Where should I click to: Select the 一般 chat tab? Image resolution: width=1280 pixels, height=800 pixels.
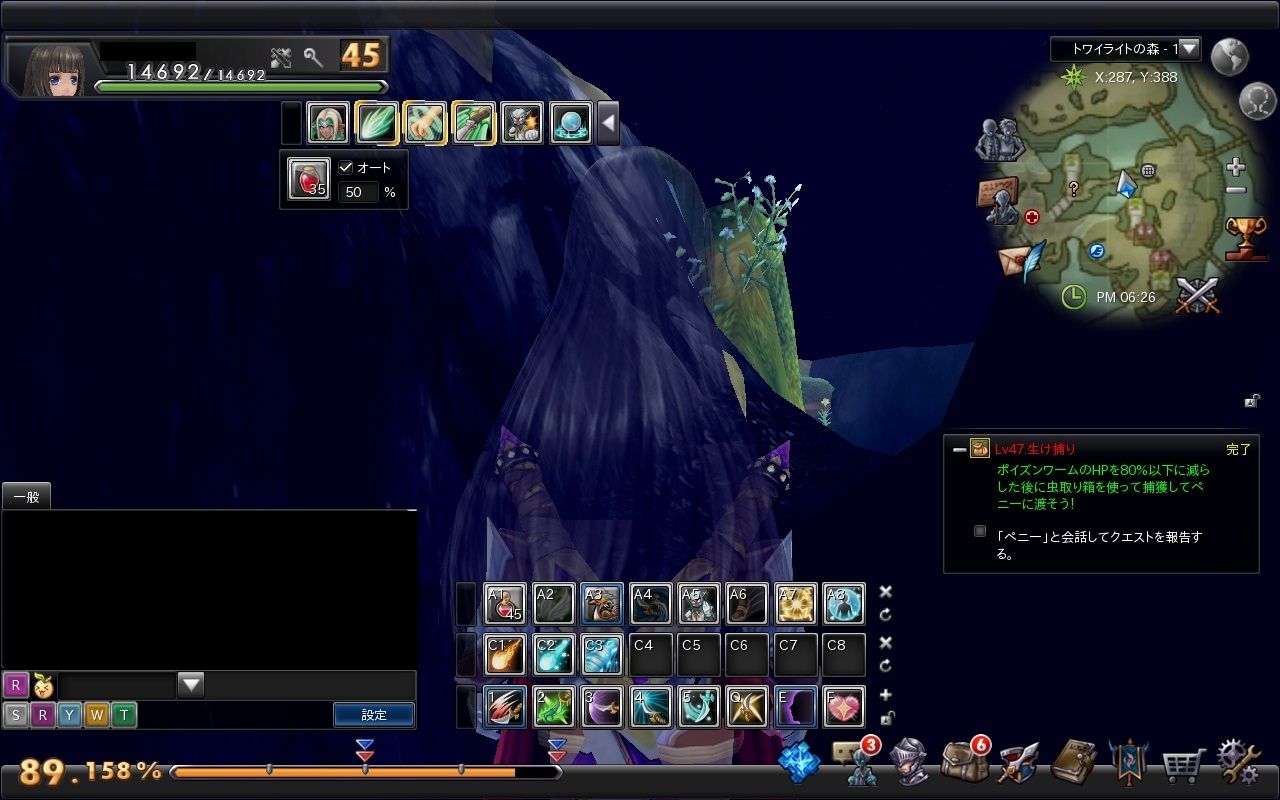point(26,496)
